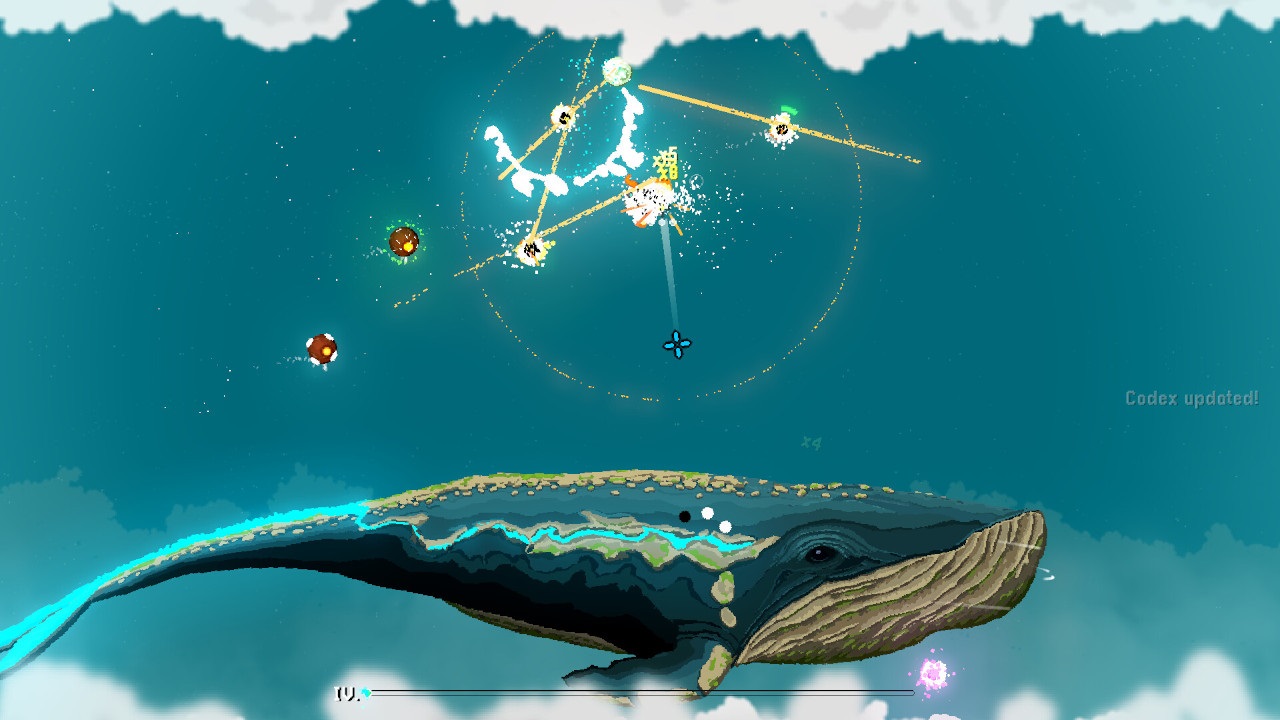Click the pink sparkle pickup near the whale's tail

click(934, 672)
